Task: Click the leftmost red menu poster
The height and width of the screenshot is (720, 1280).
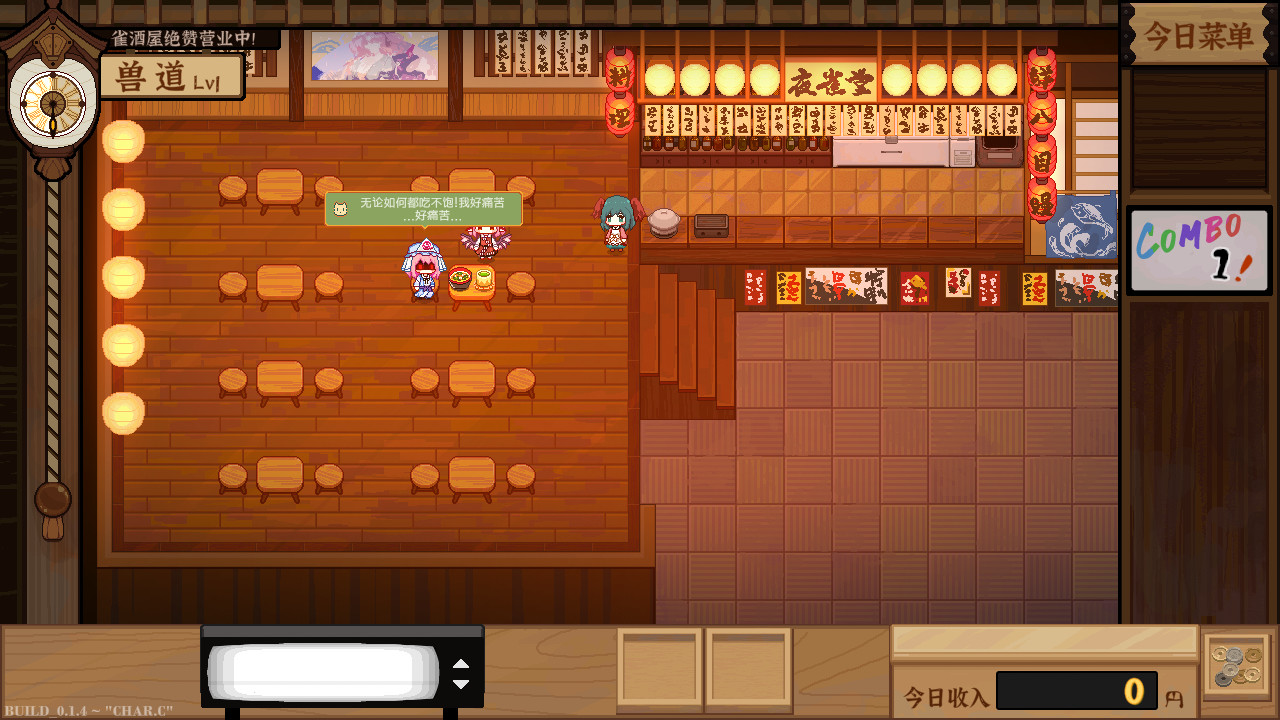Action: 755,285
